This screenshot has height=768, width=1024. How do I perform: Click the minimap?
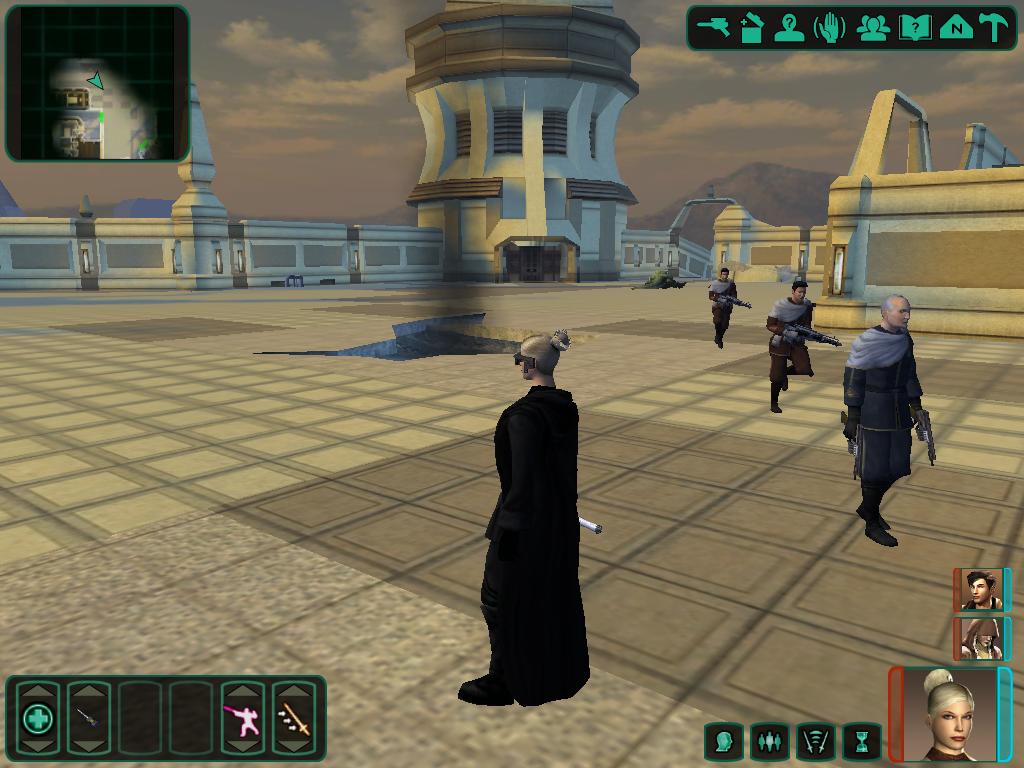[x=97, y=83]
